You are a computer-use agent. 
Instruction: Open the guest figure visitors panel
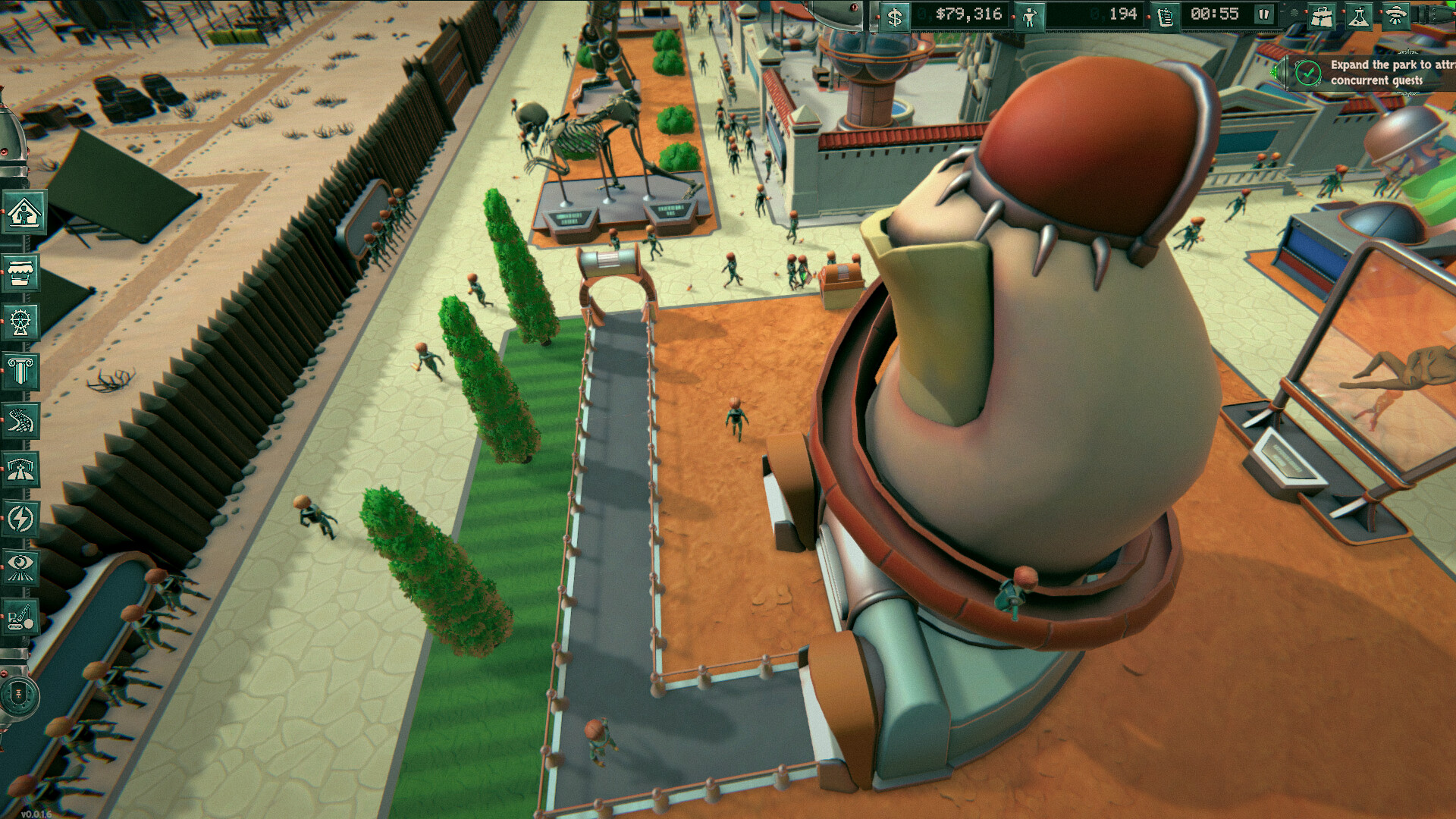click(1029, 16)
